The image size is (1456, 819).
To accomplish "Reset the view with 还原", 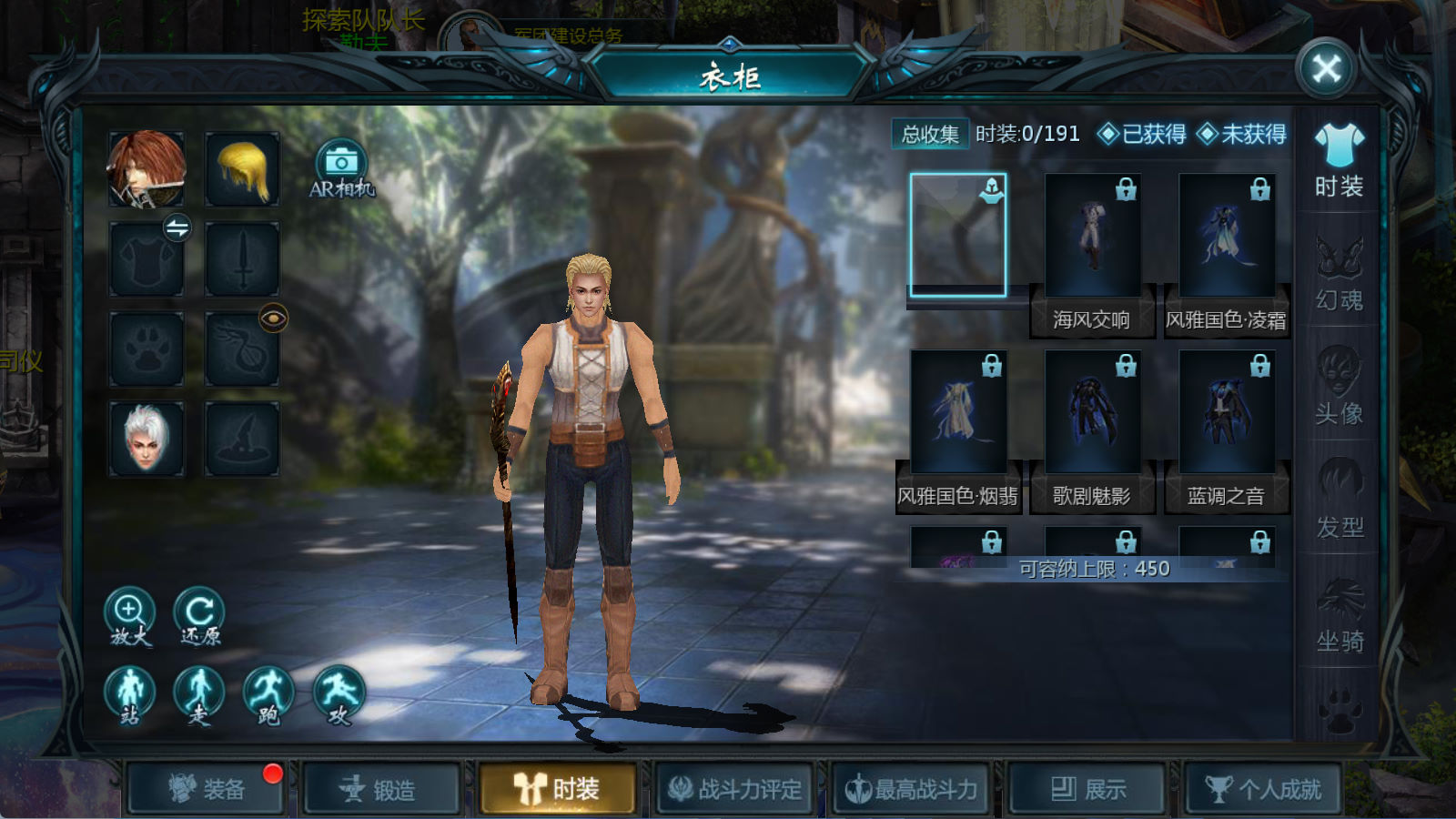I will pos(199,614).
